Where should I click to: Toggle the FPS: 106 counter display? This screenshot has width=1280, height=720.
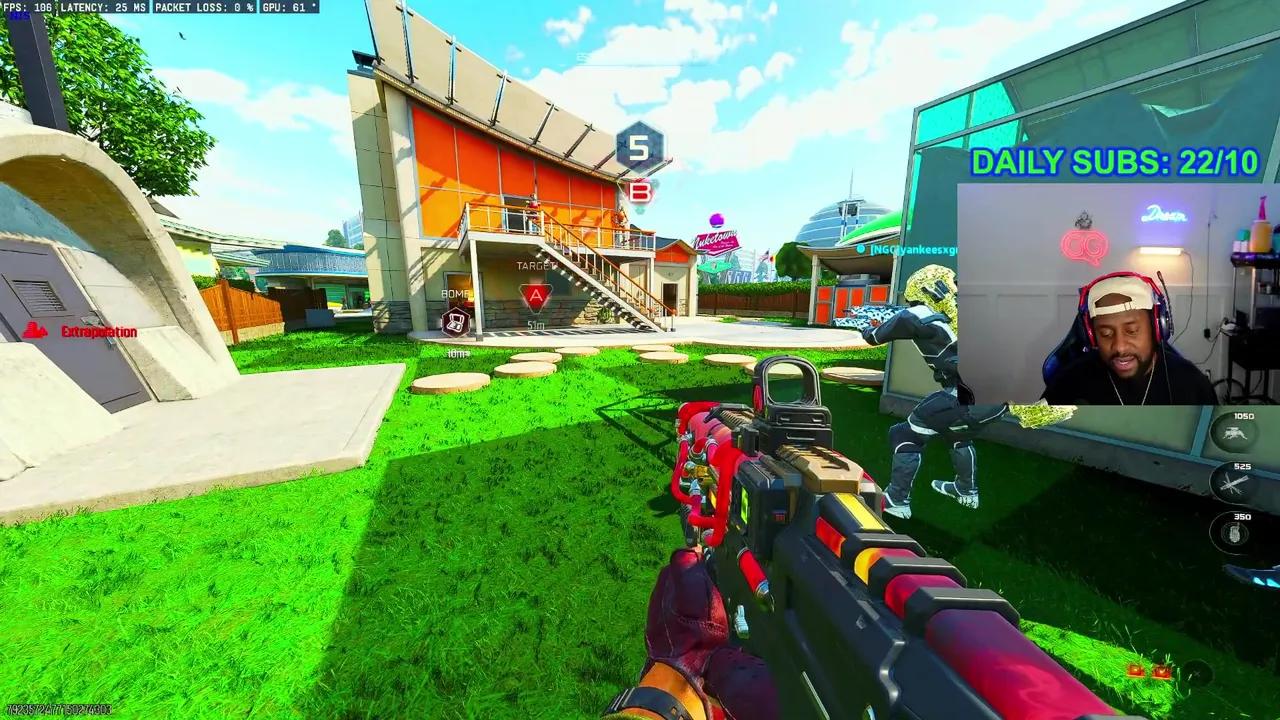(28, 7)
